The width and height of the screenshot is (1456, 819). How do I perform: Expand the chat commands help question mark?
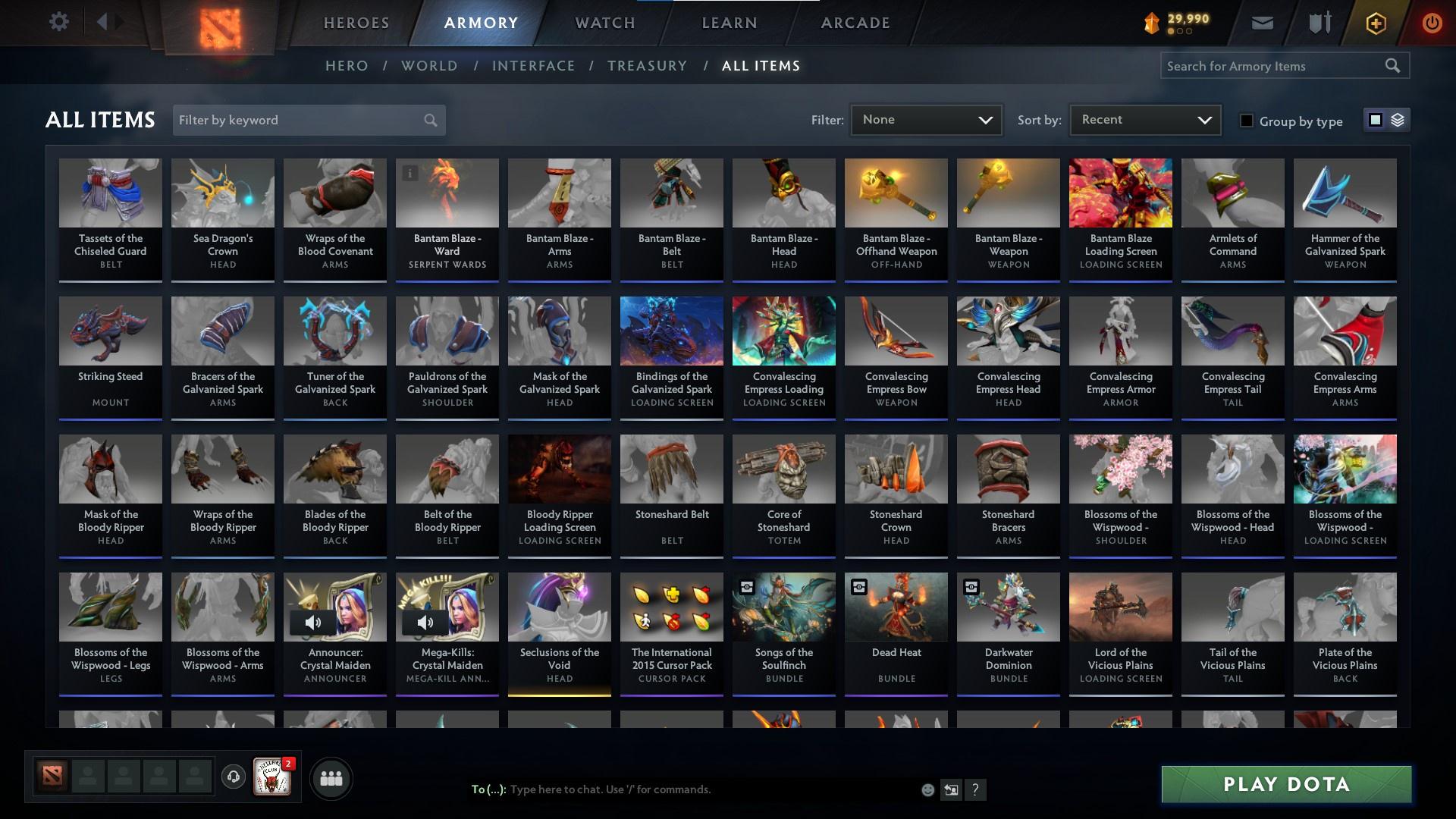tap(975, 789)
